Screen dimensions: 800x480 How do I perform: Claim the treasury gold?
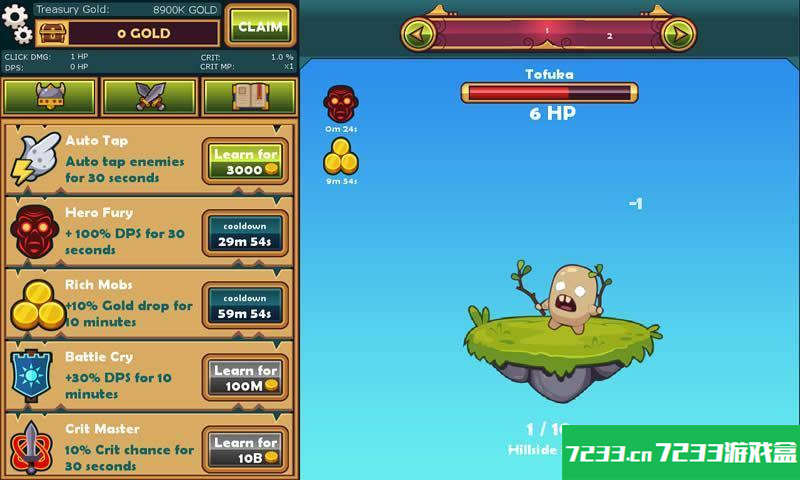(260, 26)
